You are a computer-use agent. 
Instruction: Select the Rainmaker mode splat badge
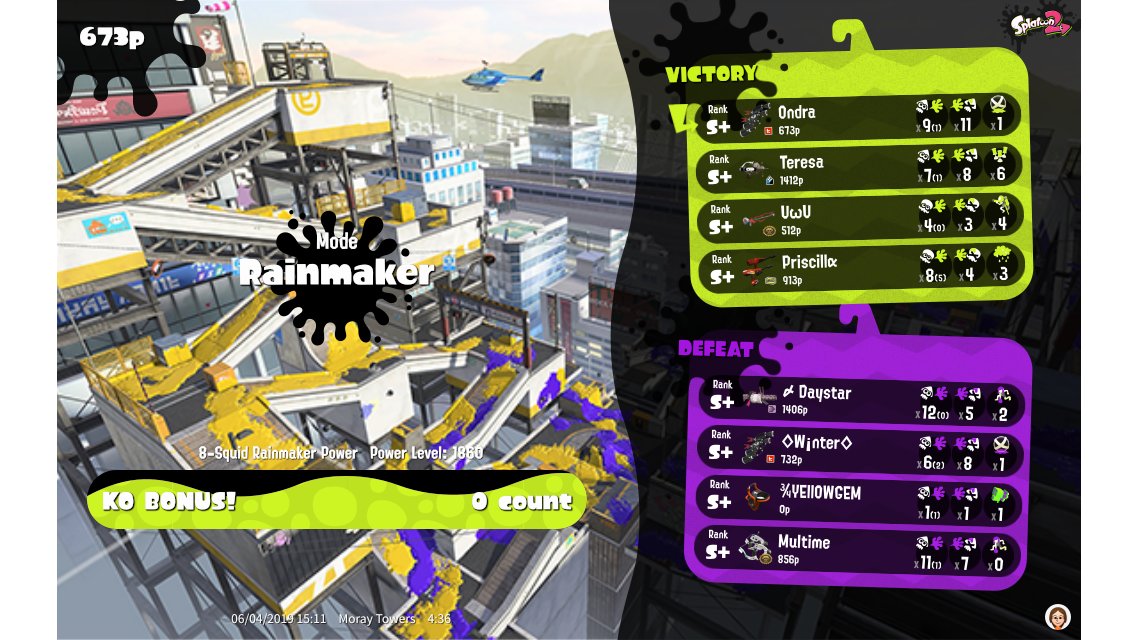(x=335, y=272)
